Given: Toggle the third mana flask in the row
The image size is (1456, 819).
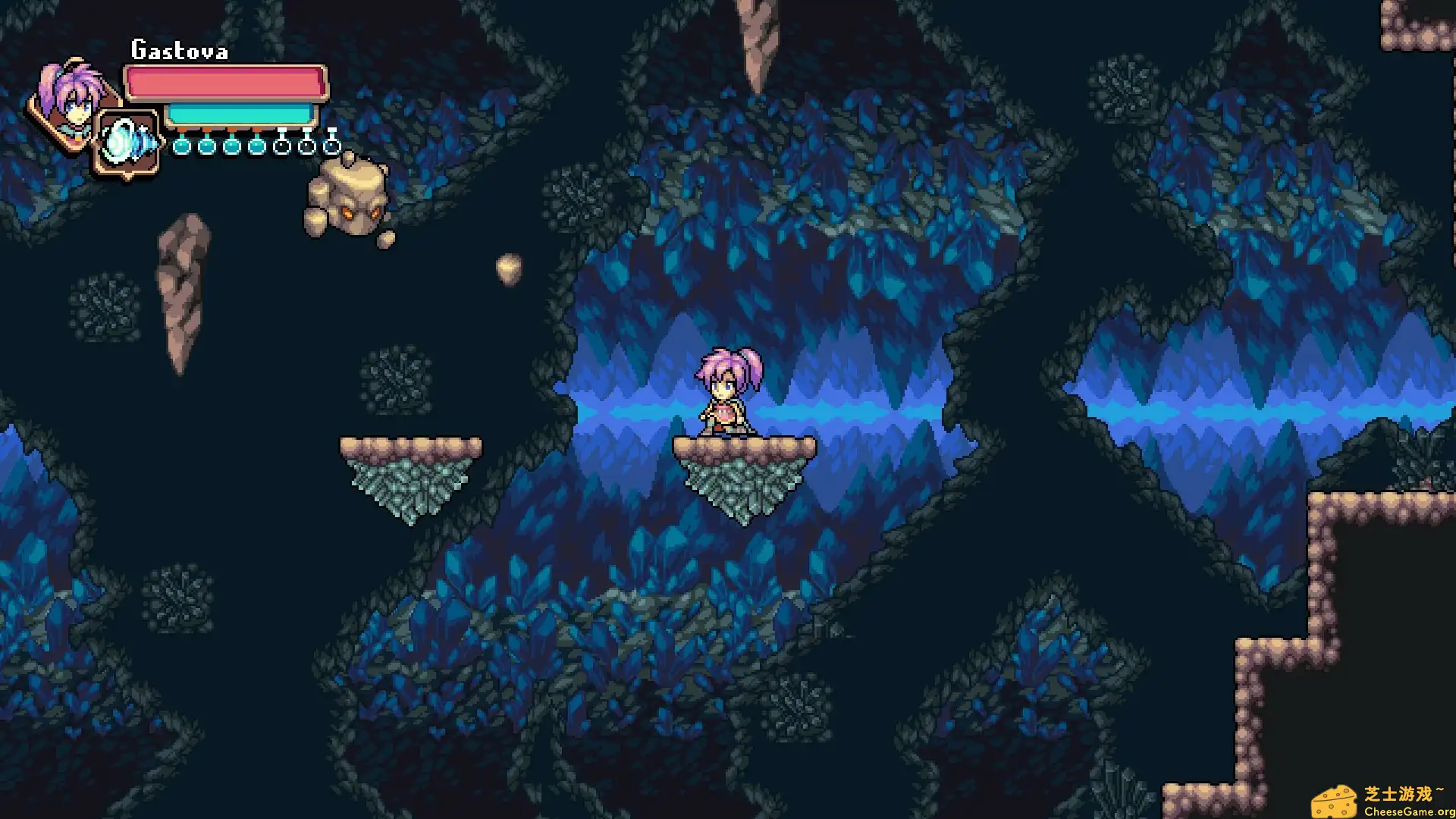Looking at the screenshot, I should pyautogui.click(x=231, y=146).
